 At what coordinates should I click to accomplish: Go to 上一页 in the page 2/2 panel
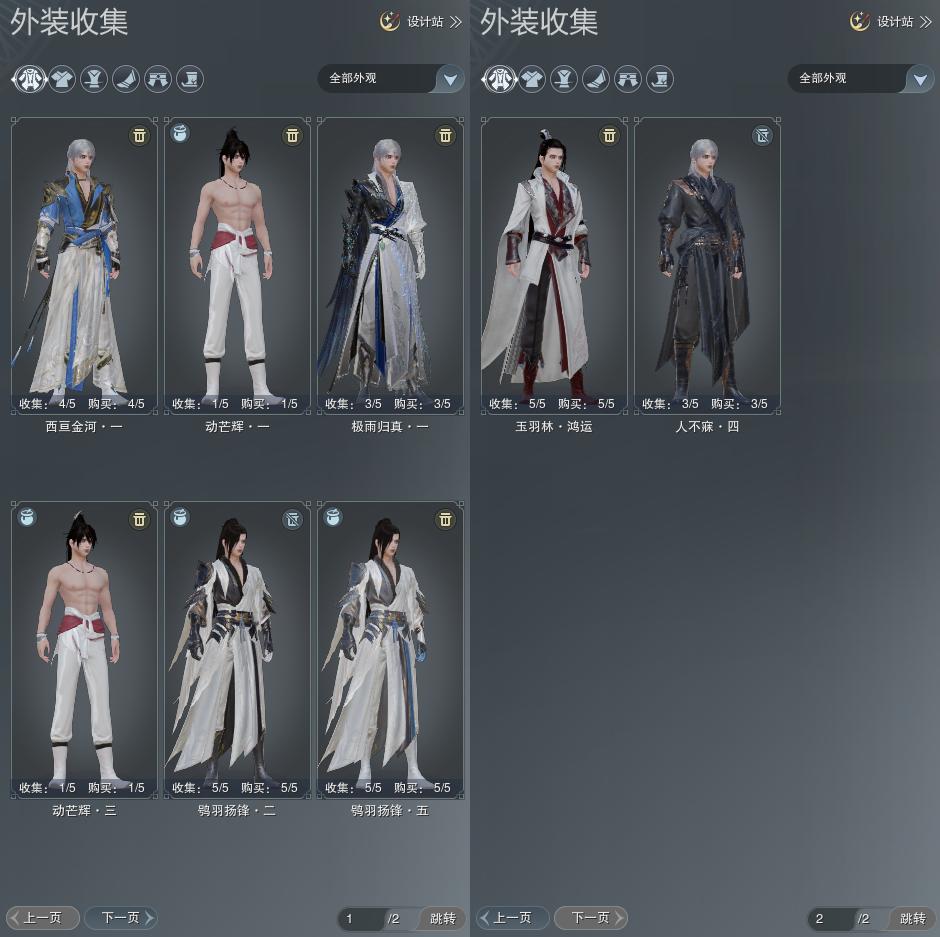(513, 917)
